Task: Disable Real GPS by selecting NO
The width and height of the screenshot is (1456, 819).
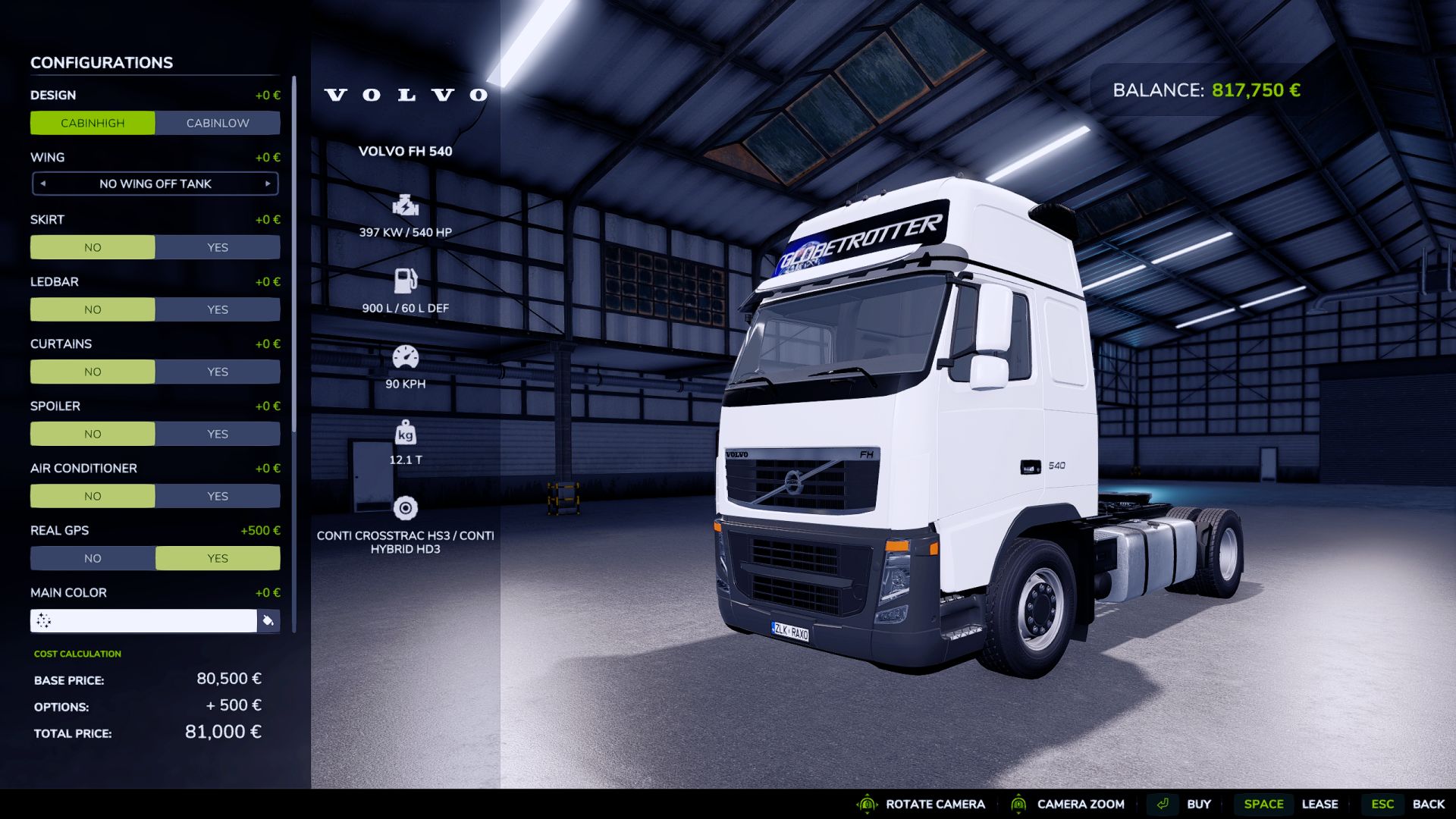Action: point(93,558)
